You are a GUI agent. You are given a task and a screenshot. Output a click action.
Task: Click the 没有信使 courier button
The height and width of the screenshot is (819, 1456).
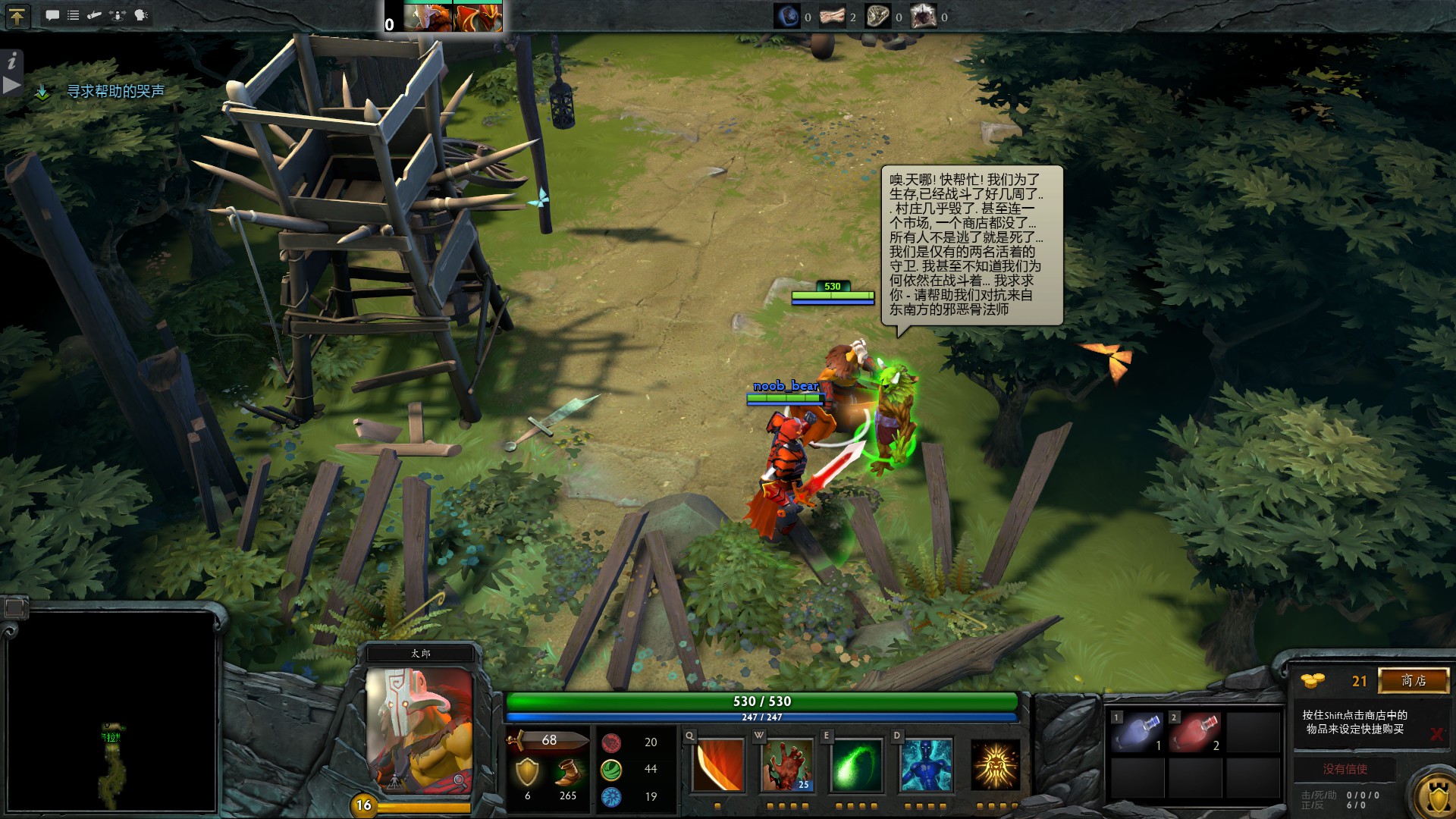[1345, 769]
